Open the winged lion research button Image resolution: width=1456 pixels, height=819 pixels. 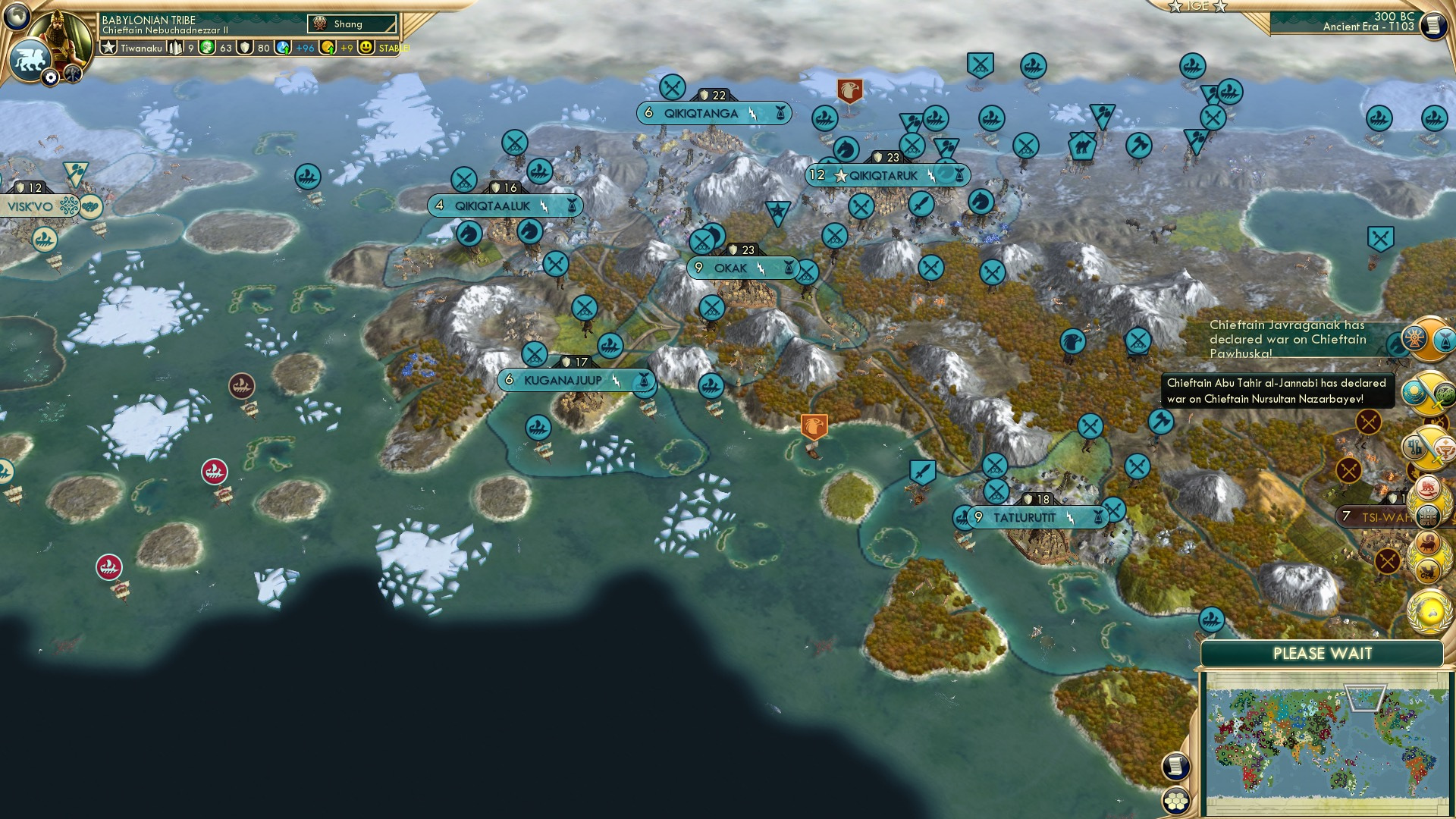point(30,59)
